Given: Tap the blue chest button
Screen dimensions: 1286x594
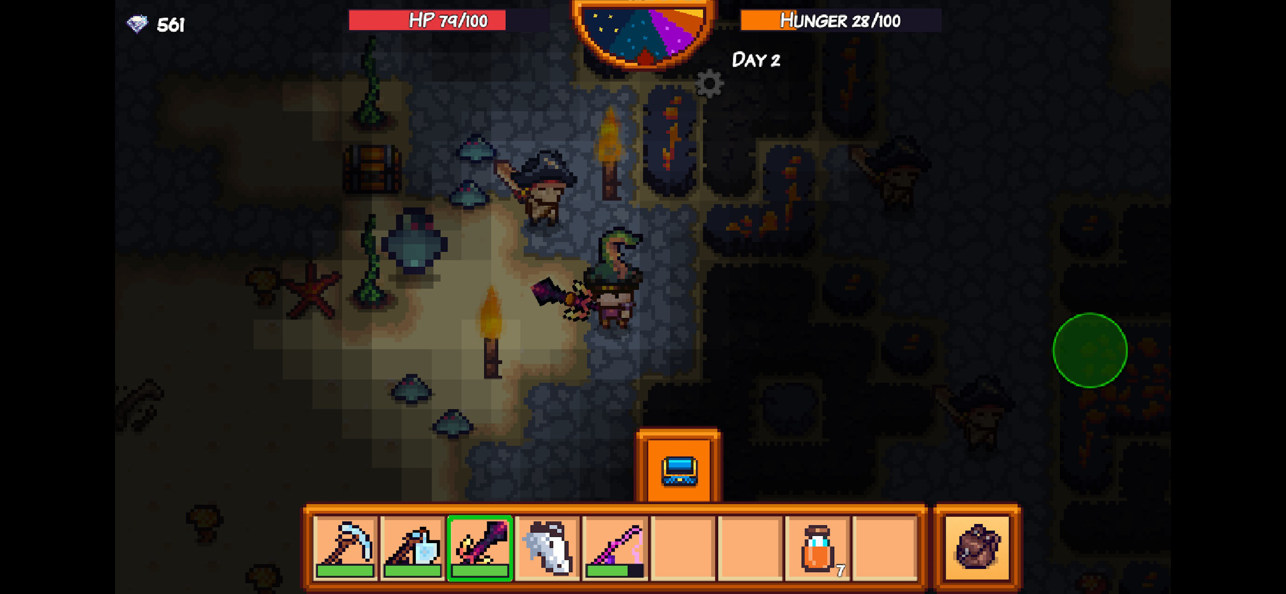Looking at the screenshot, I should click(x=679, y=469).
